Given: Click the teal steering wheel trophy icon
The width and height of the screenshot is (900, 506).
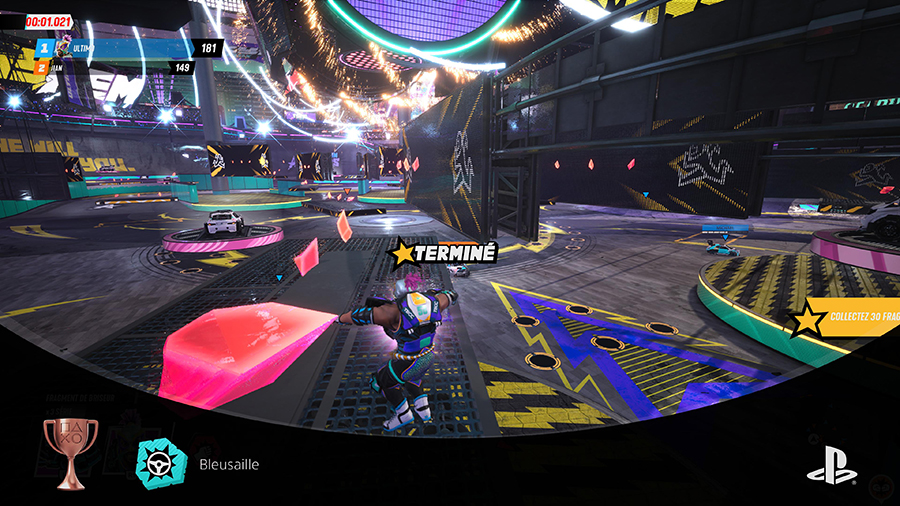Looking at the screenshot, I should point(162,464).
